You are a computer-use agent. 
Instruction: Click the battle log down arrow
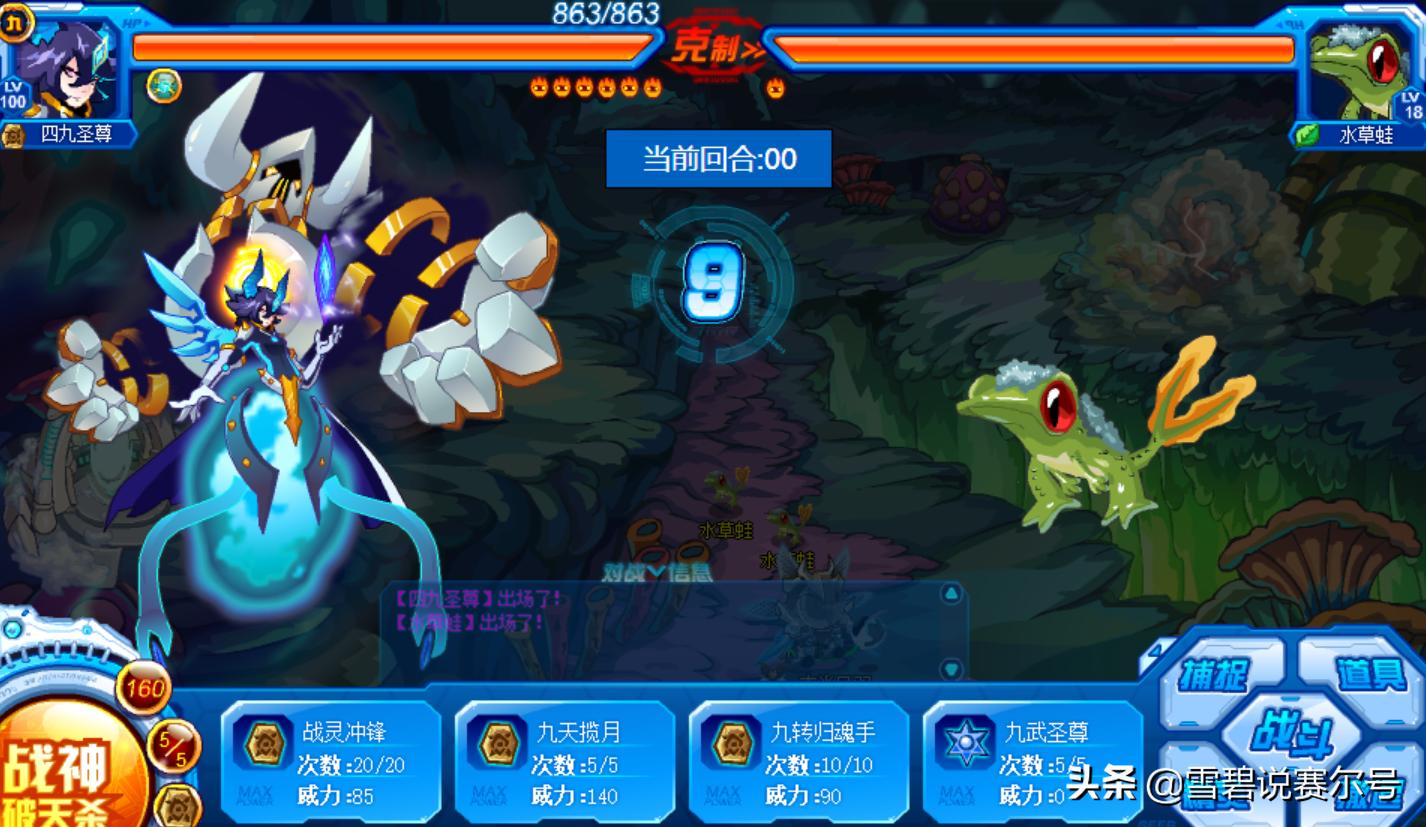click(x=951, y=669)
